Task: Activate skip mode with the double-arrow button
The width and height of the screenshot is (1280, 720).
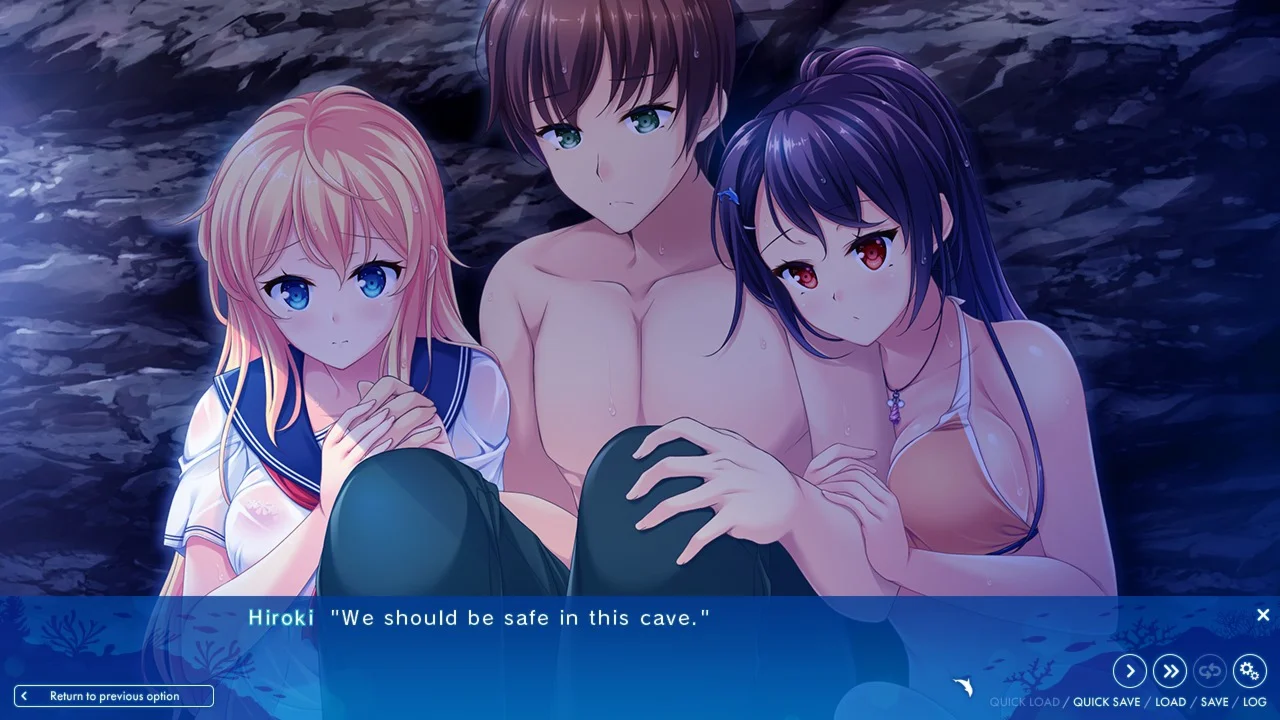Action: pos(1170,671)
